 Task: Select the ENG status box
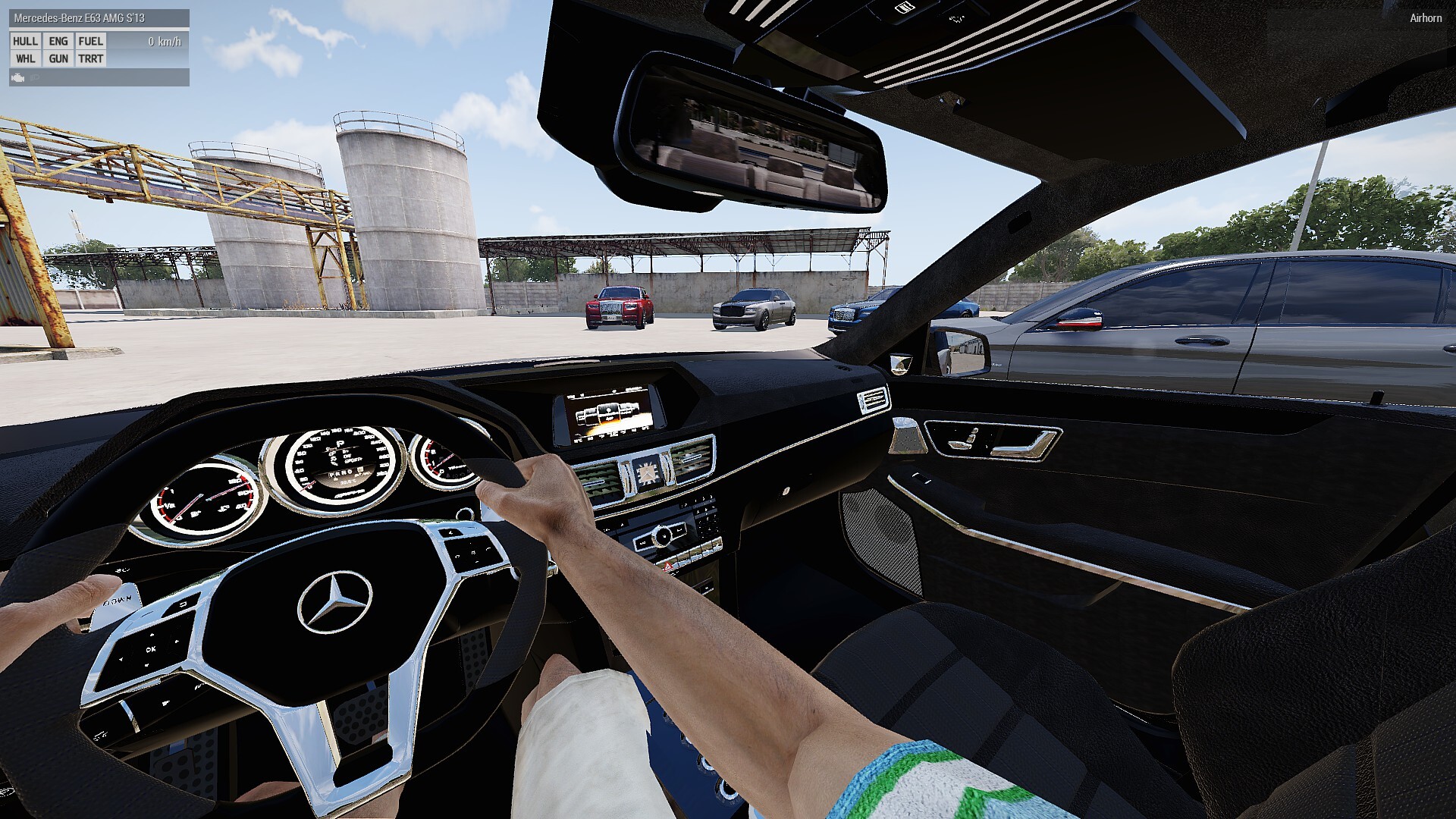pos(58,42)
